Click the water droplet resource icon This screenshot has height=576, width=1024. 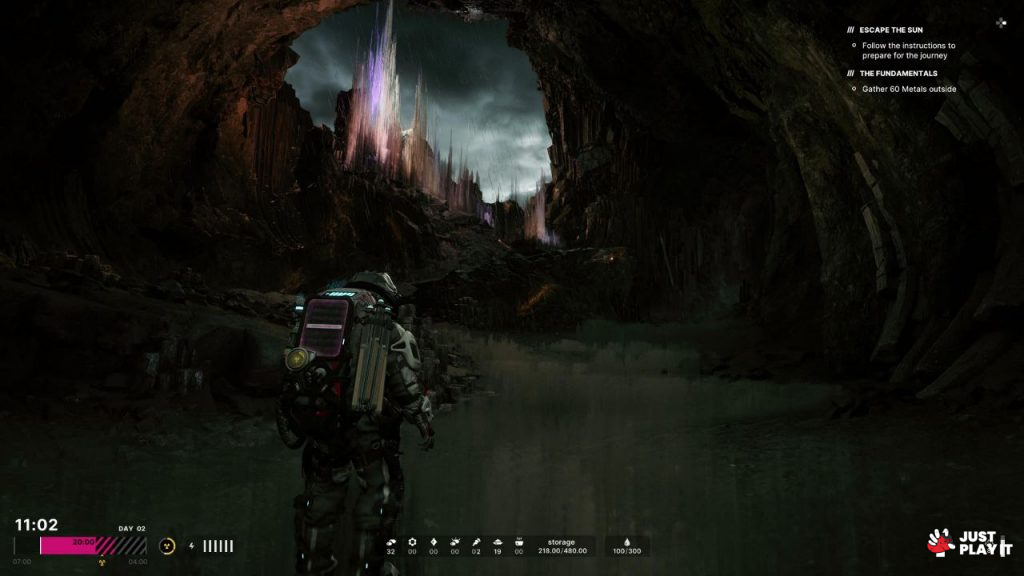click(x=627, y=541)
